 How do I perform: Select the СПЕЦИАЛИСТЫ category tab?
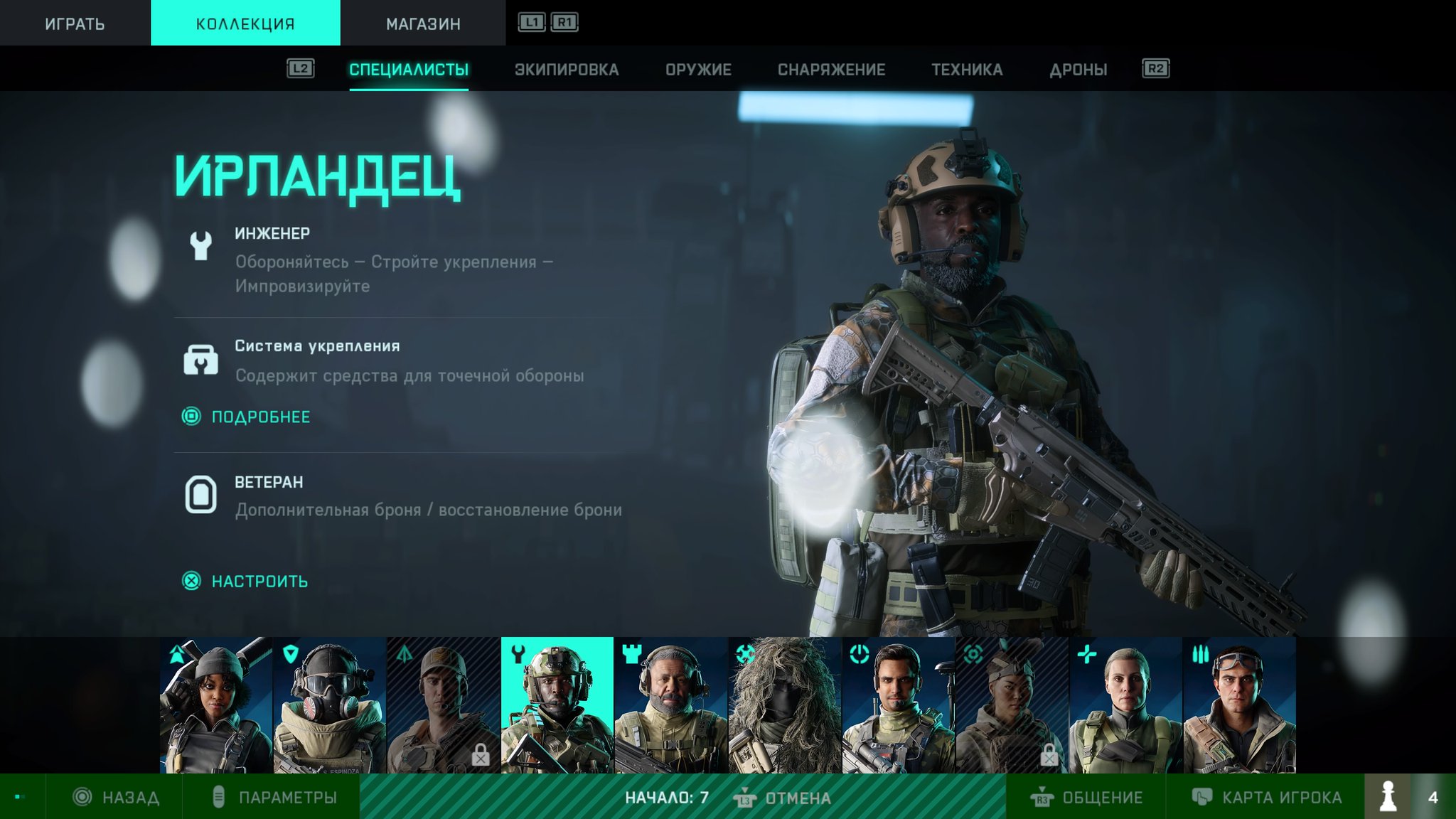409,70
